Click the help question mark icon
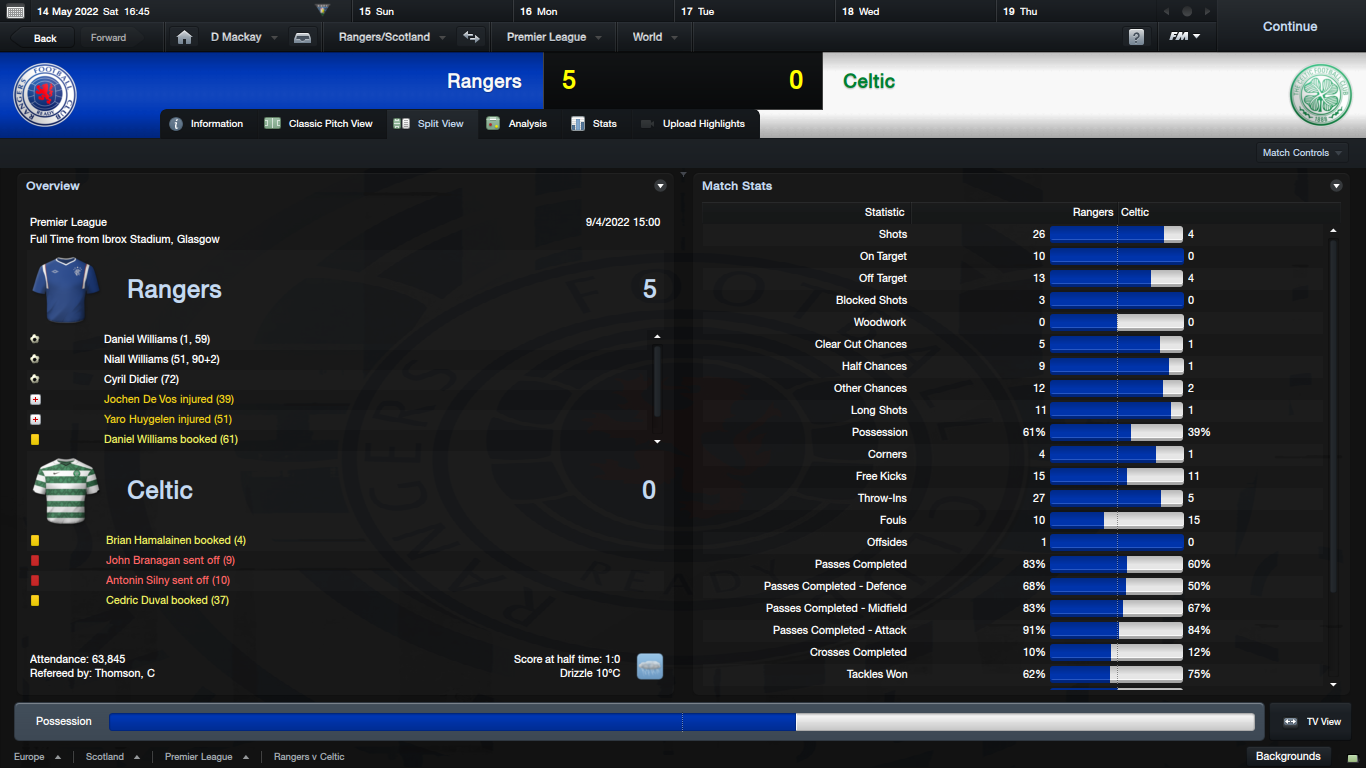The height and width of the screenshot is (768, 1366). (x=1136, y=37)
